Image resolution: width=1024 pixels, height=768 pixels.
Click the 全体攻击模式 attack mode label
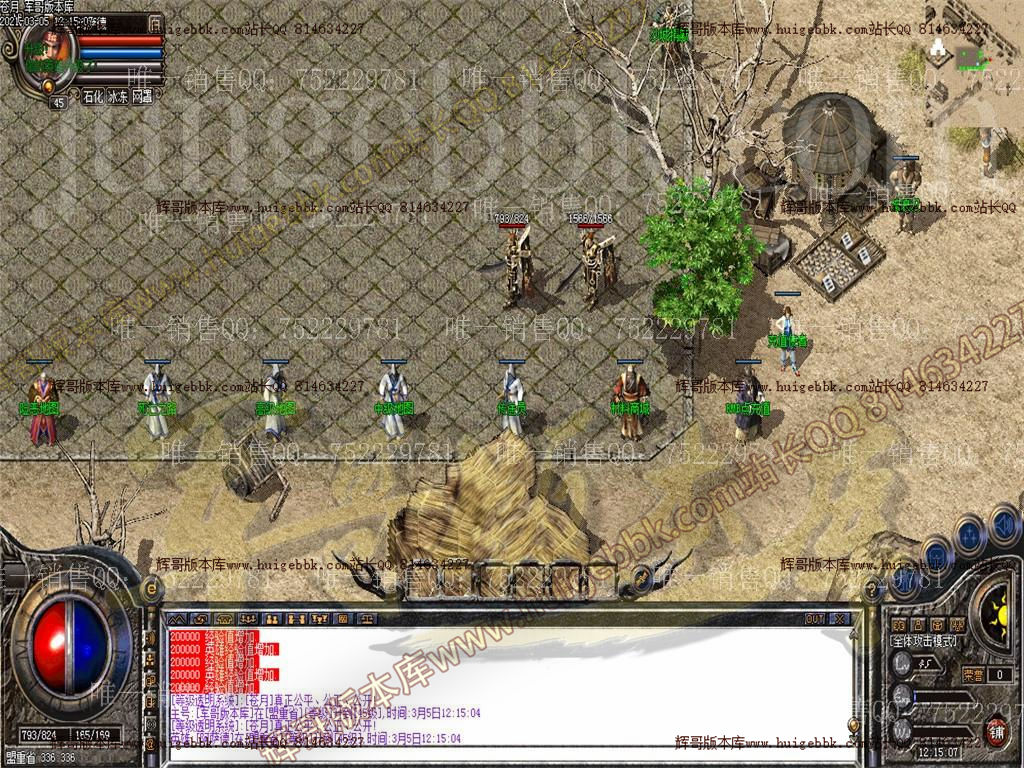pos(924,641)
